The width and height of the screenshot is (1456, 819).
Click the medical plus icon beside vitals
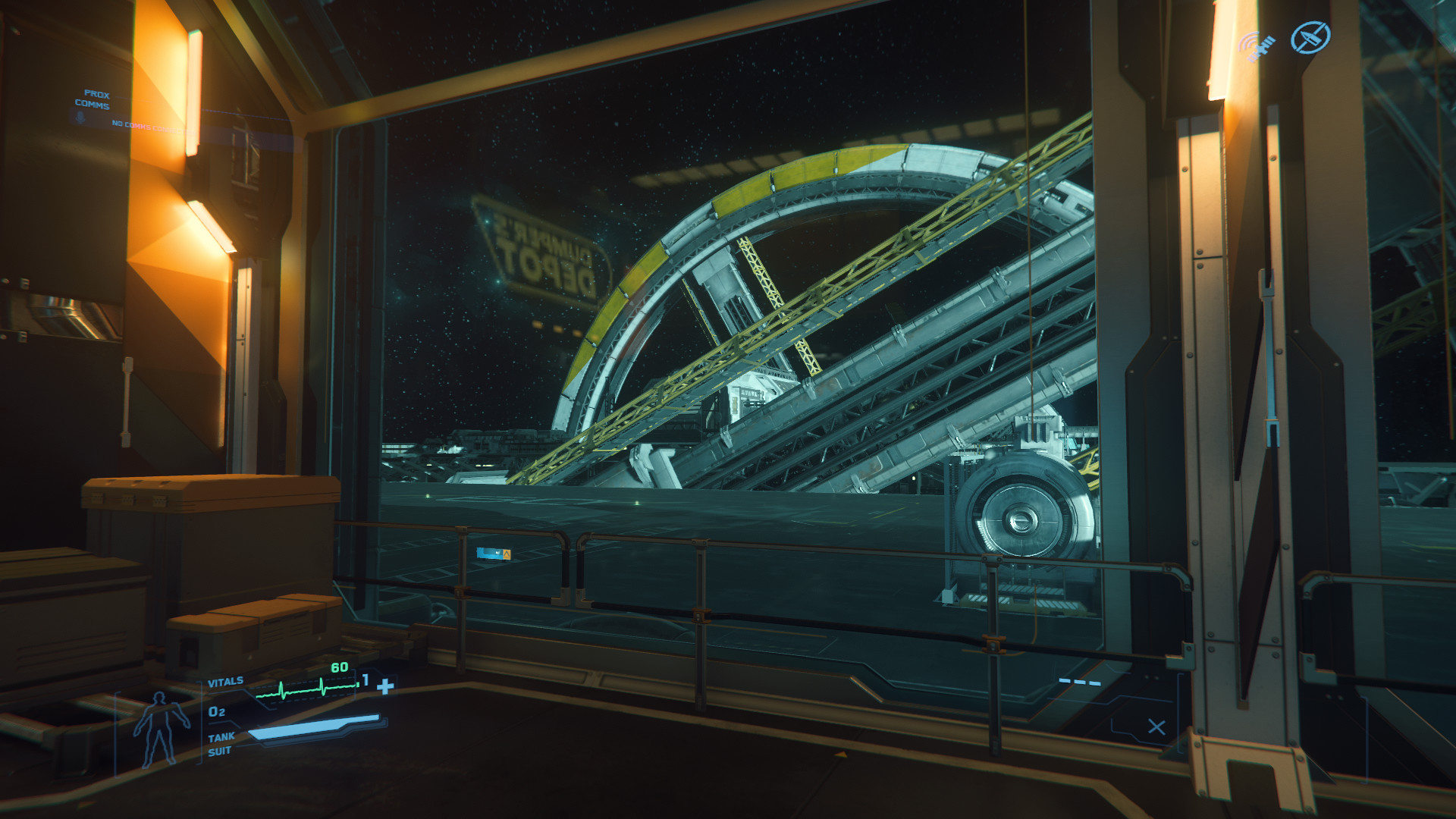(x=385, y=687)
